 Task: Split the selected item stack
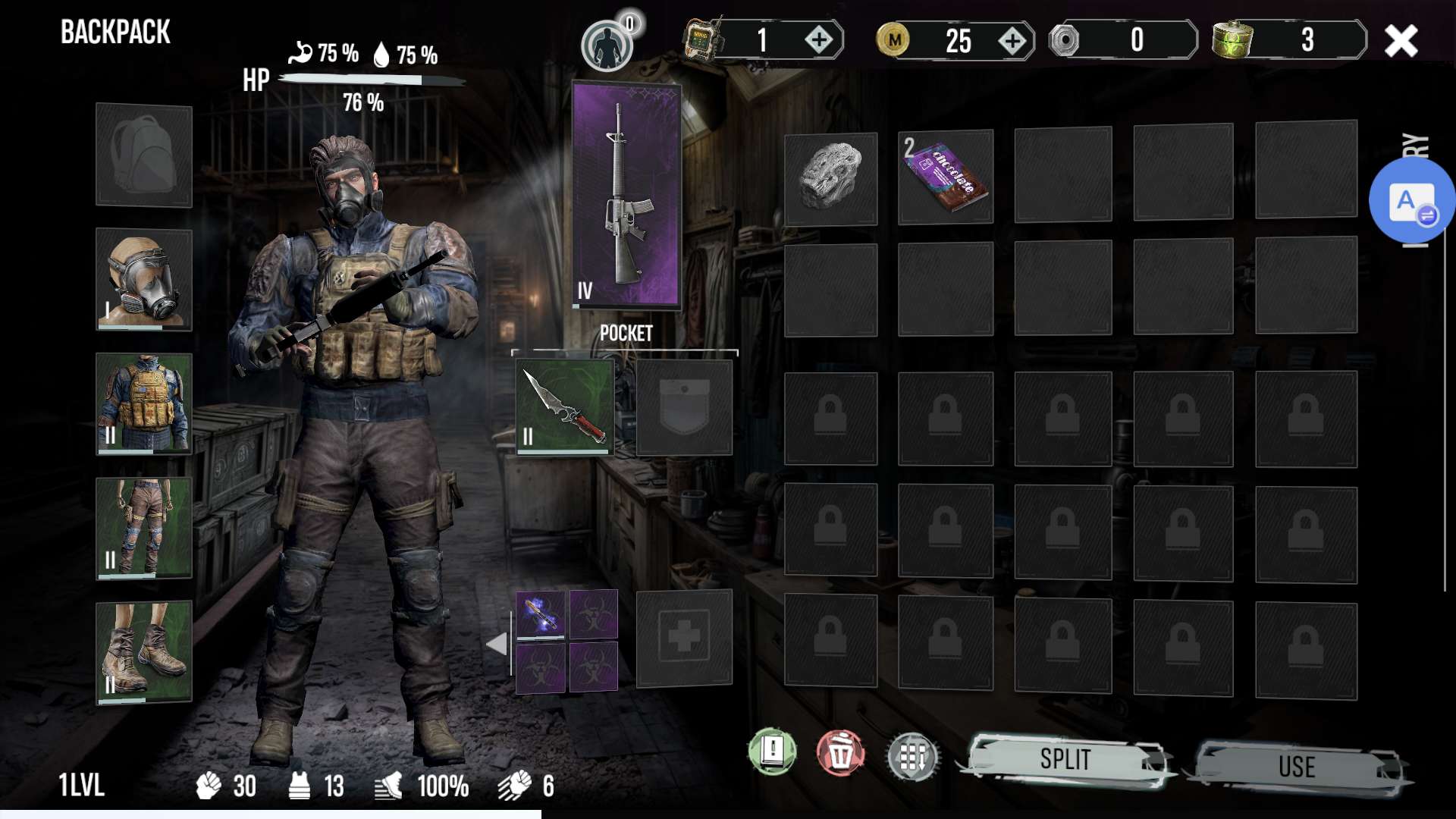click(1065, 760)
